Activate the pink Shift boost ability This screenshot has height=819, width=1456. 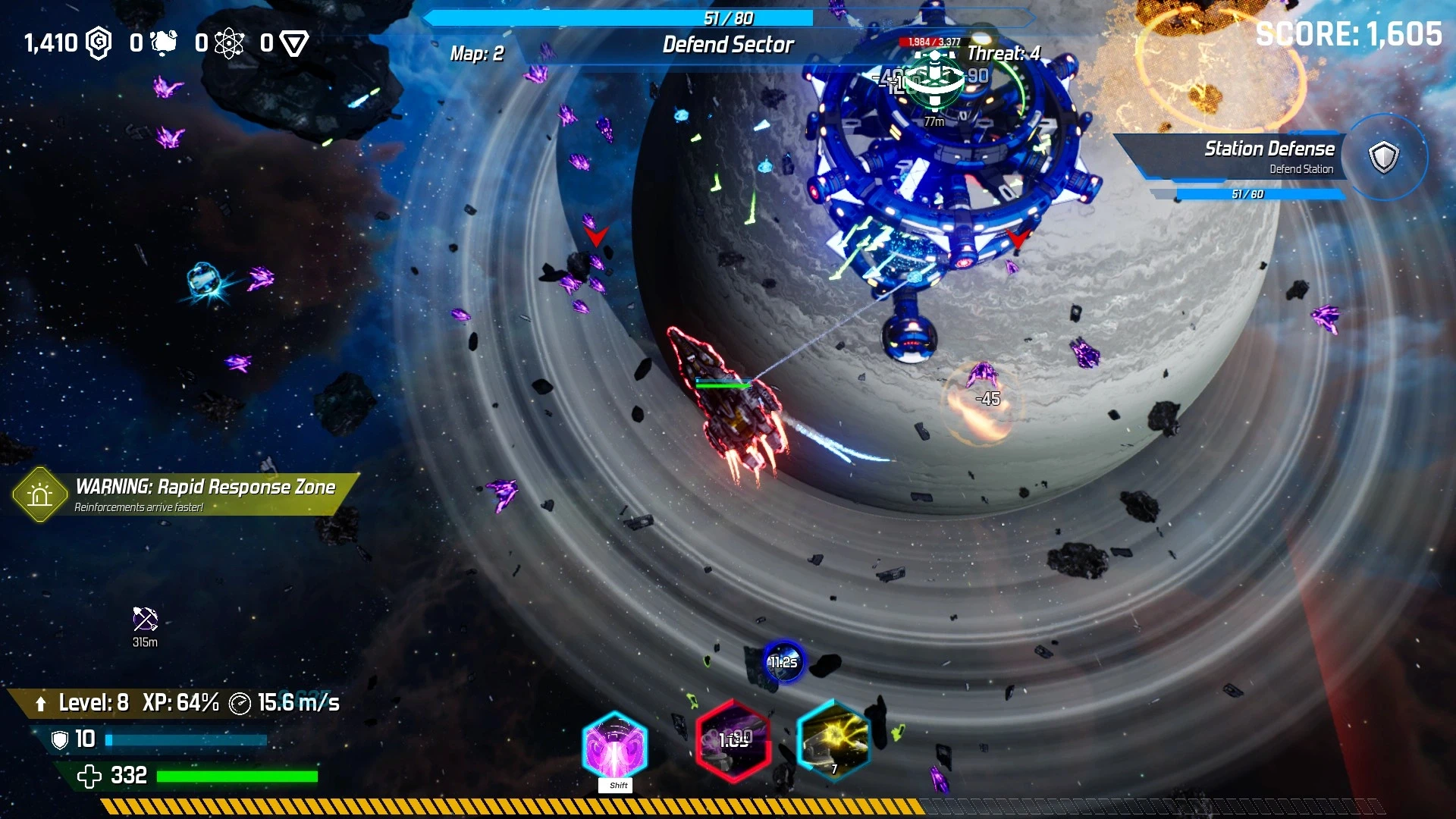click(614, 747)
